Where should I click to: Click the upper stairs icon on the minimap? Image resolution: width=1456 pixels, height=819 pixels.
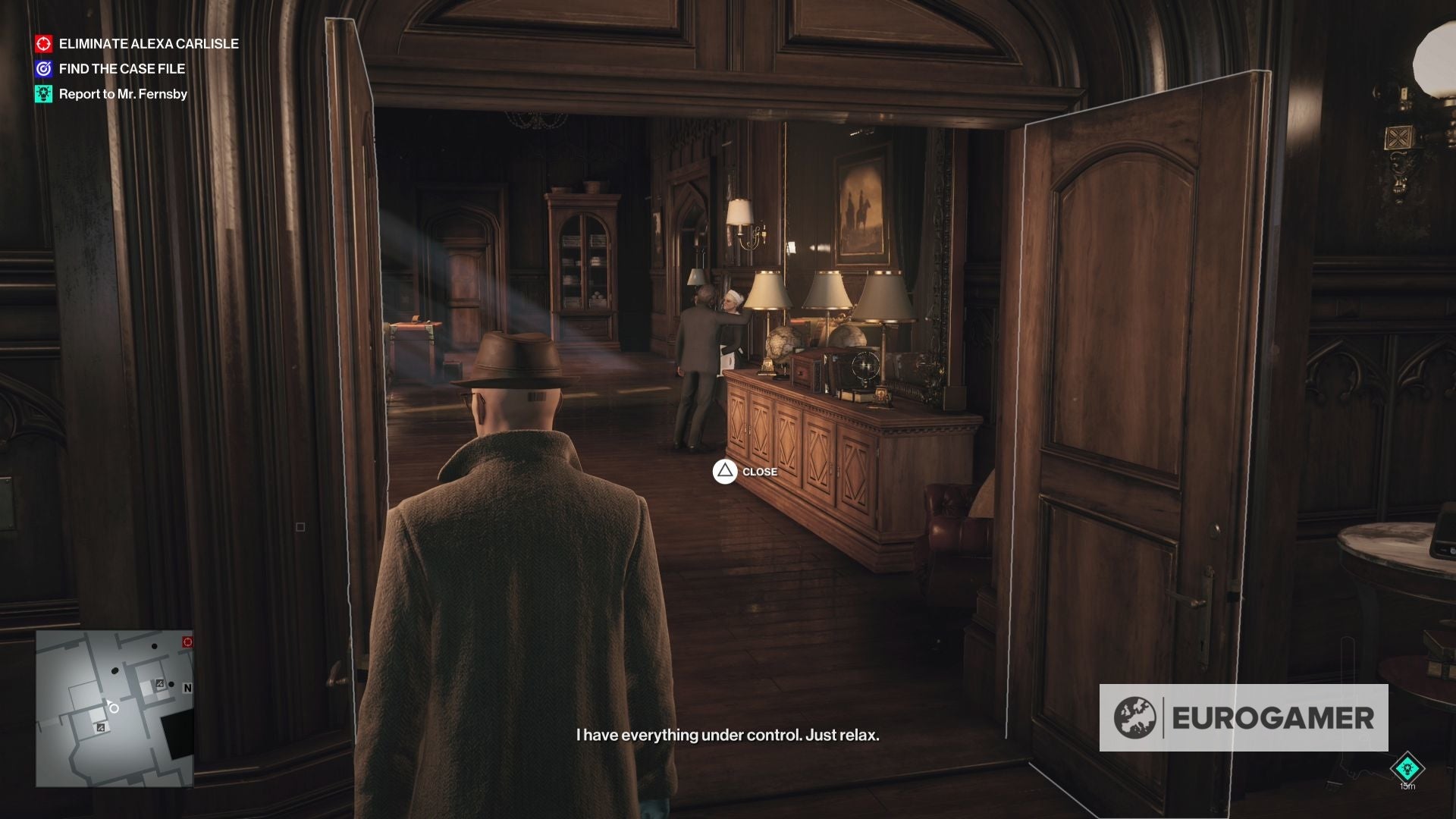(x=160, y=683)
